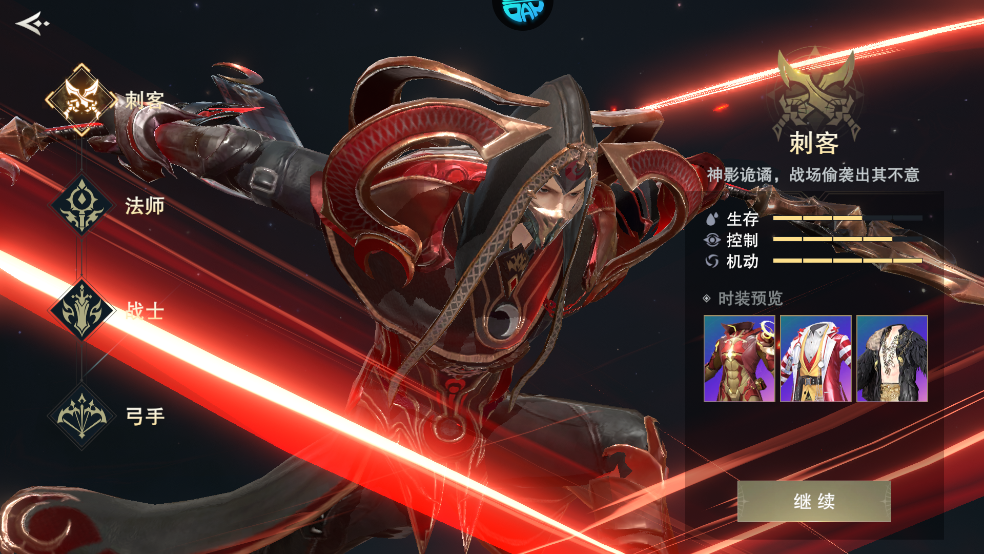The height and width of the screenshot is (554, 984).
Task: Choose the 法师 mage class
Action: click(81, 206)
